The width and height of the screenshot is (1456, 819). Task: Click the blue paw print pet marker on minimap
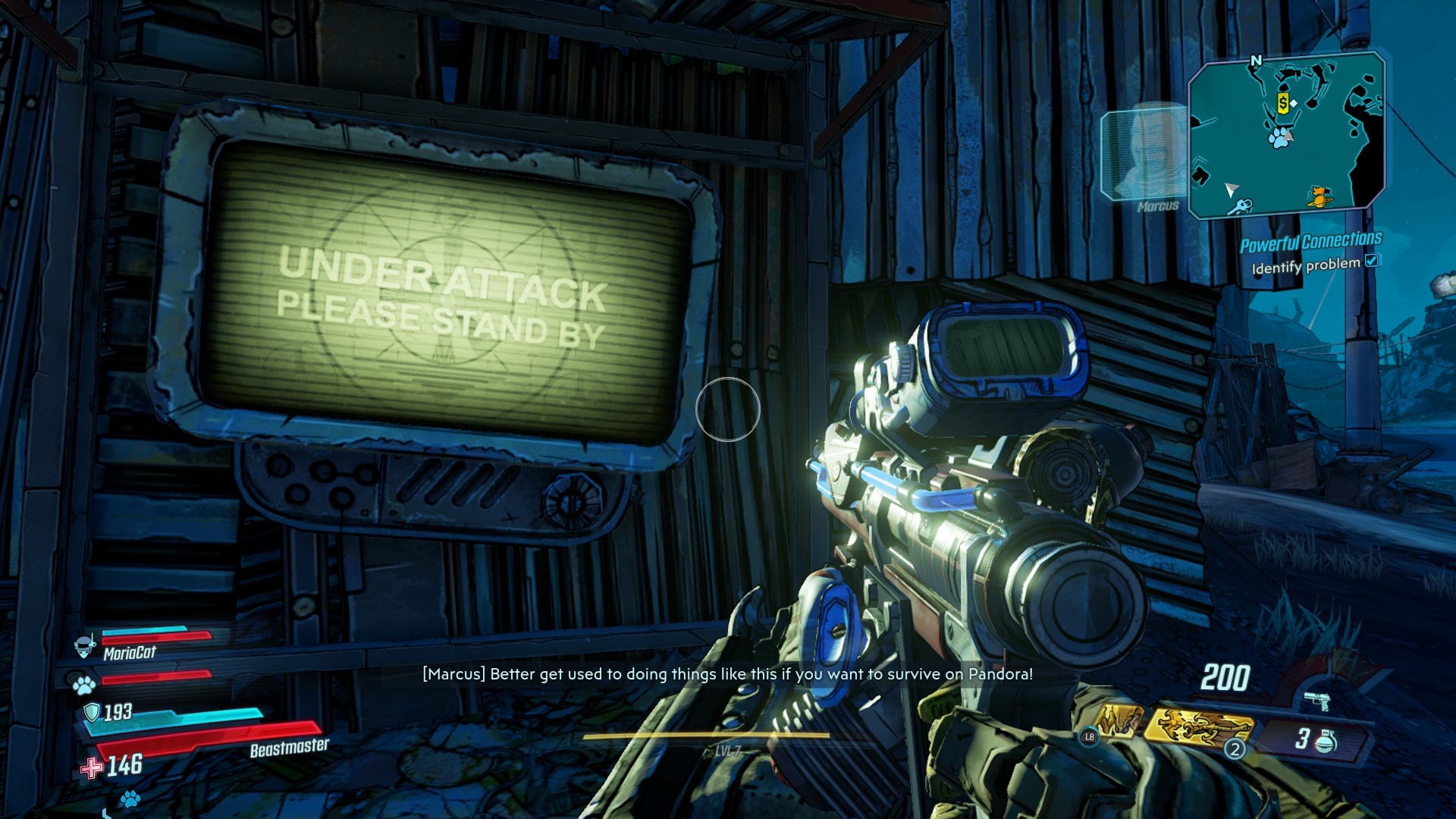[1280, 137]
